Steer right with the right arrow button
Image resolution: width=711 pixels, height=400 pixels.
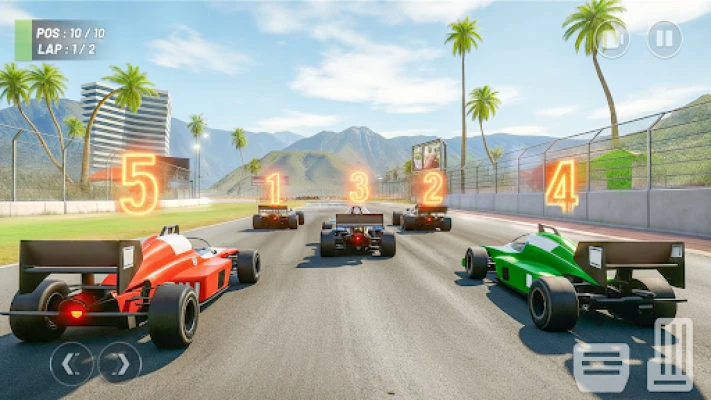(120, 363)
